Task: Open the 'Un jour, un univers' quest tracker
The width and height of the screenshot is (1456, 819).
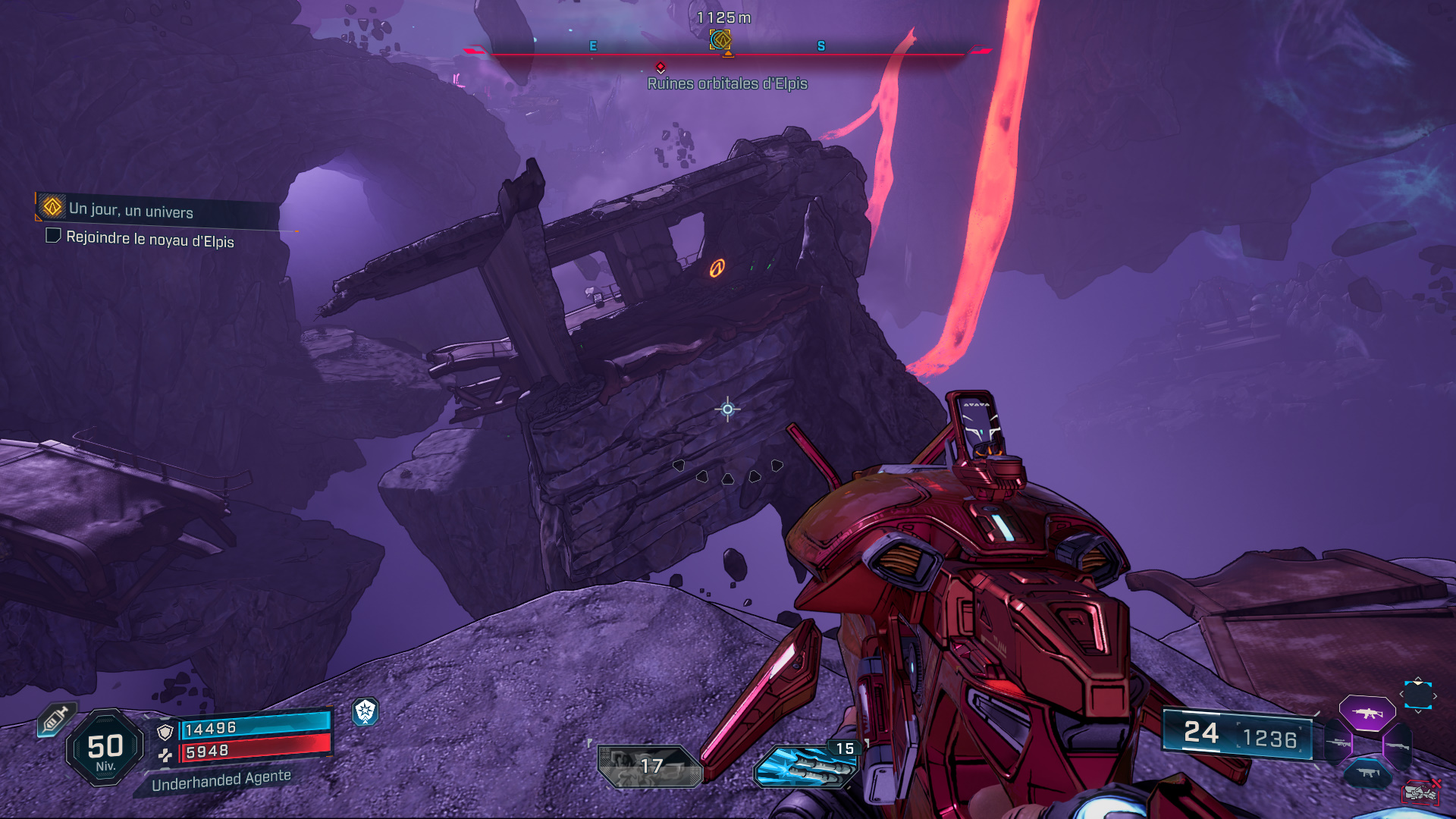Action: click(130, 210)
